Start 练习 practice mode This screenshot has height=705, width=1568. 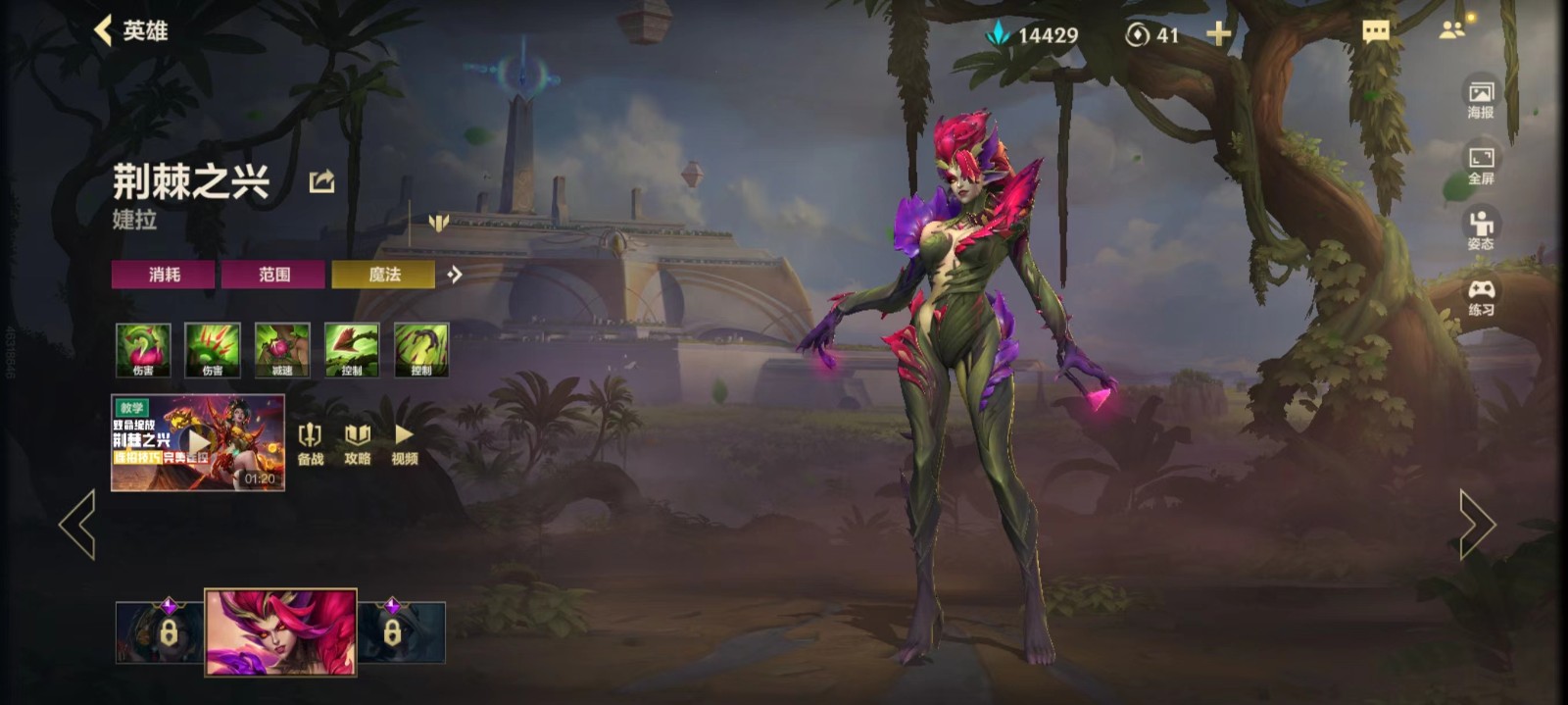pos(1480,295)
